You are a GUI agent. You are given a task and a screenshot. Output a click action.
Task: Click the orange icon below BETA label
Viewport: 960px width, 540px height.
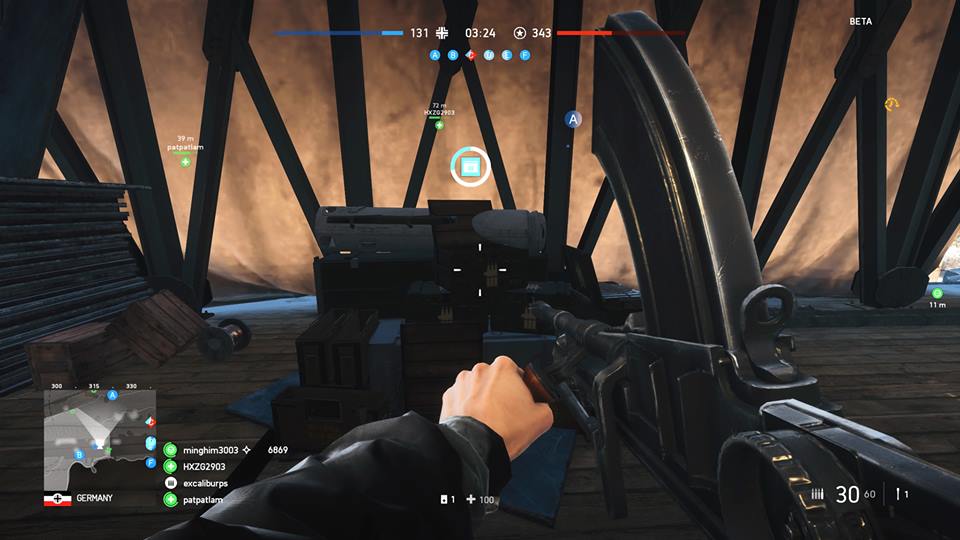(x=889, y=104)
